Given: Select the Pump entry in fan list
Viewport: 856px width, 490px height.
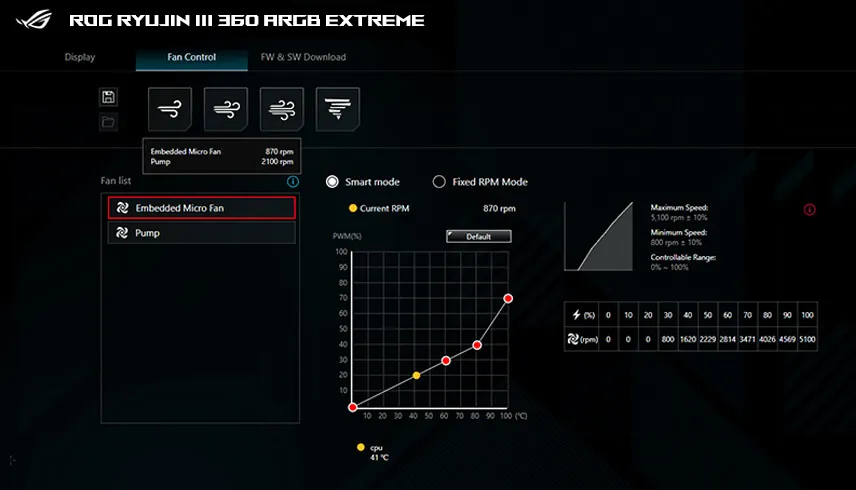Looking at the screenshot, I should pyautogui.click(x=202, y=233).
